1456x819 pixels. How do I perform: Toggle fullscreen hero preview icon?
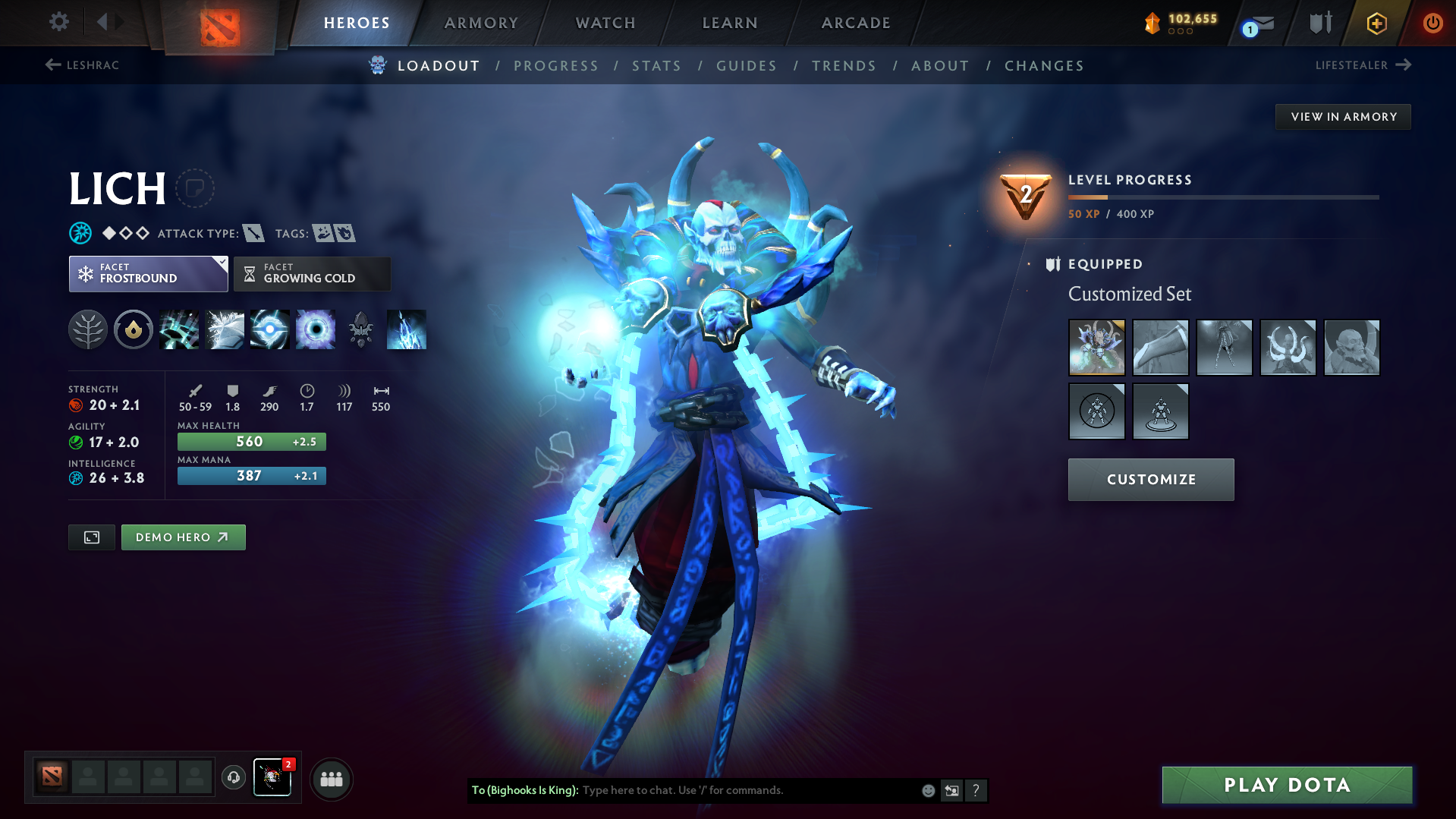click(x=91, y=537)
